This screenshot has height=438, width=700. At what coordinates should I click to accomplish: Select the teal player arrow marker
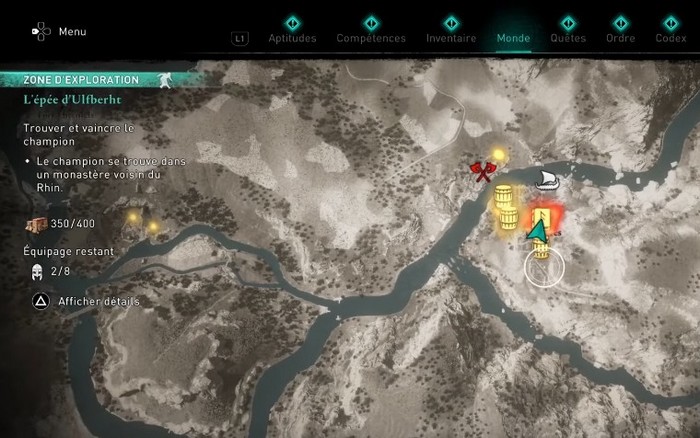(x=538, y=232)
